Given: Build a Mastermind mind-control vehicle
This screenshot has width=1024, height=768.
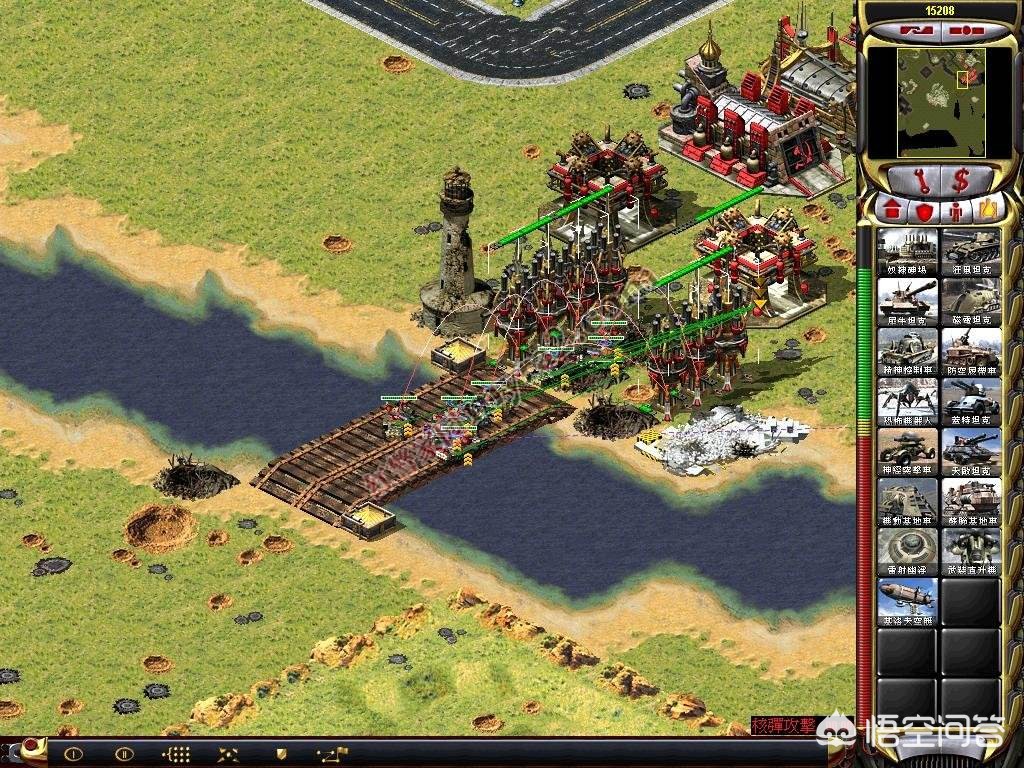Looking at the screenshot, I should pyautogui.click(x=908, y=350).
